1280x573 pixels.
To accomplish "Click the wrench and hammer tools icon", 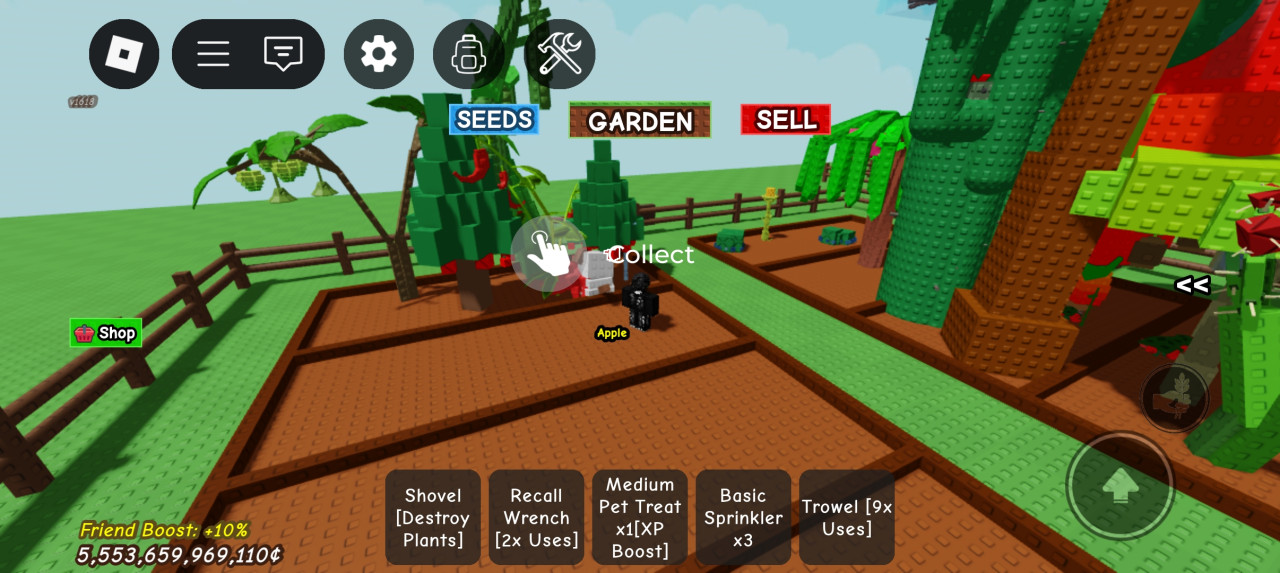I will (559, 54).
